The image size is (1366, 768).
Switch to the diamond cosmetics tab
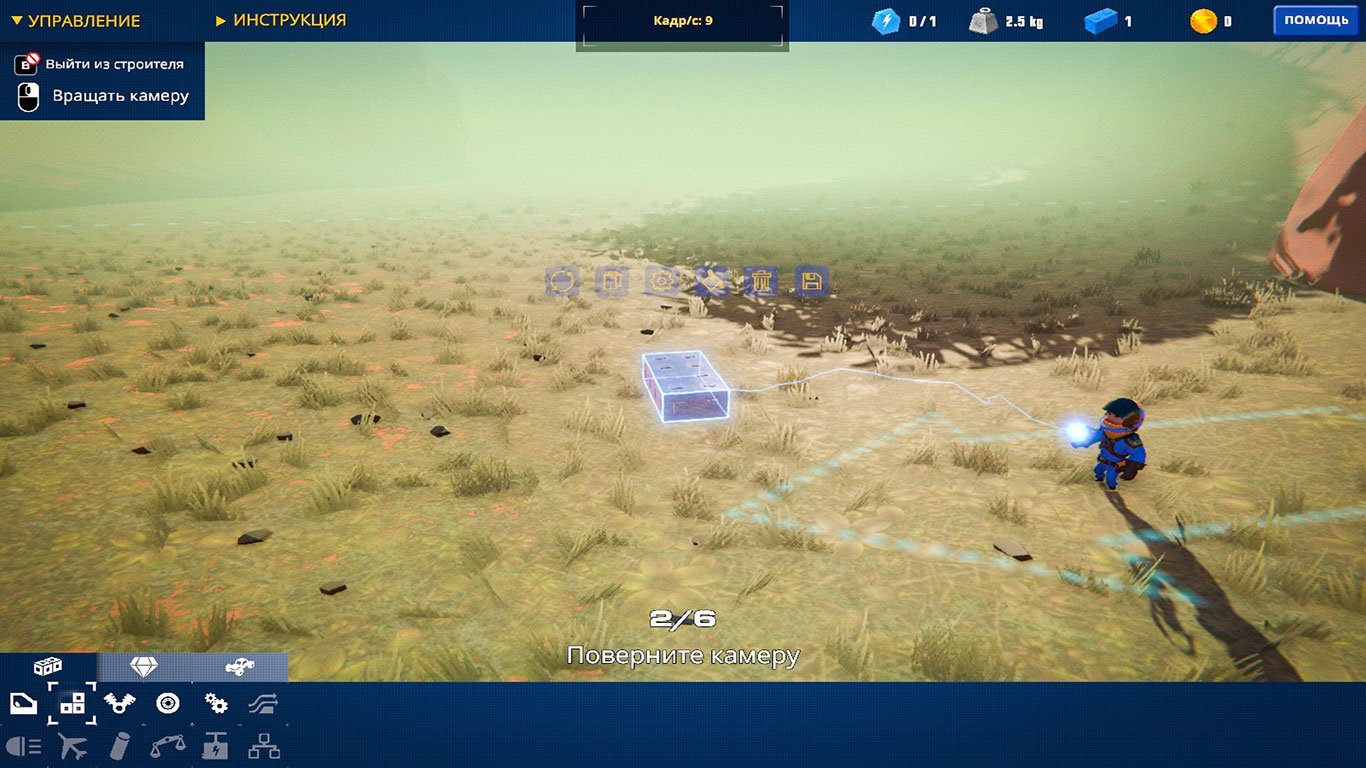146,665
